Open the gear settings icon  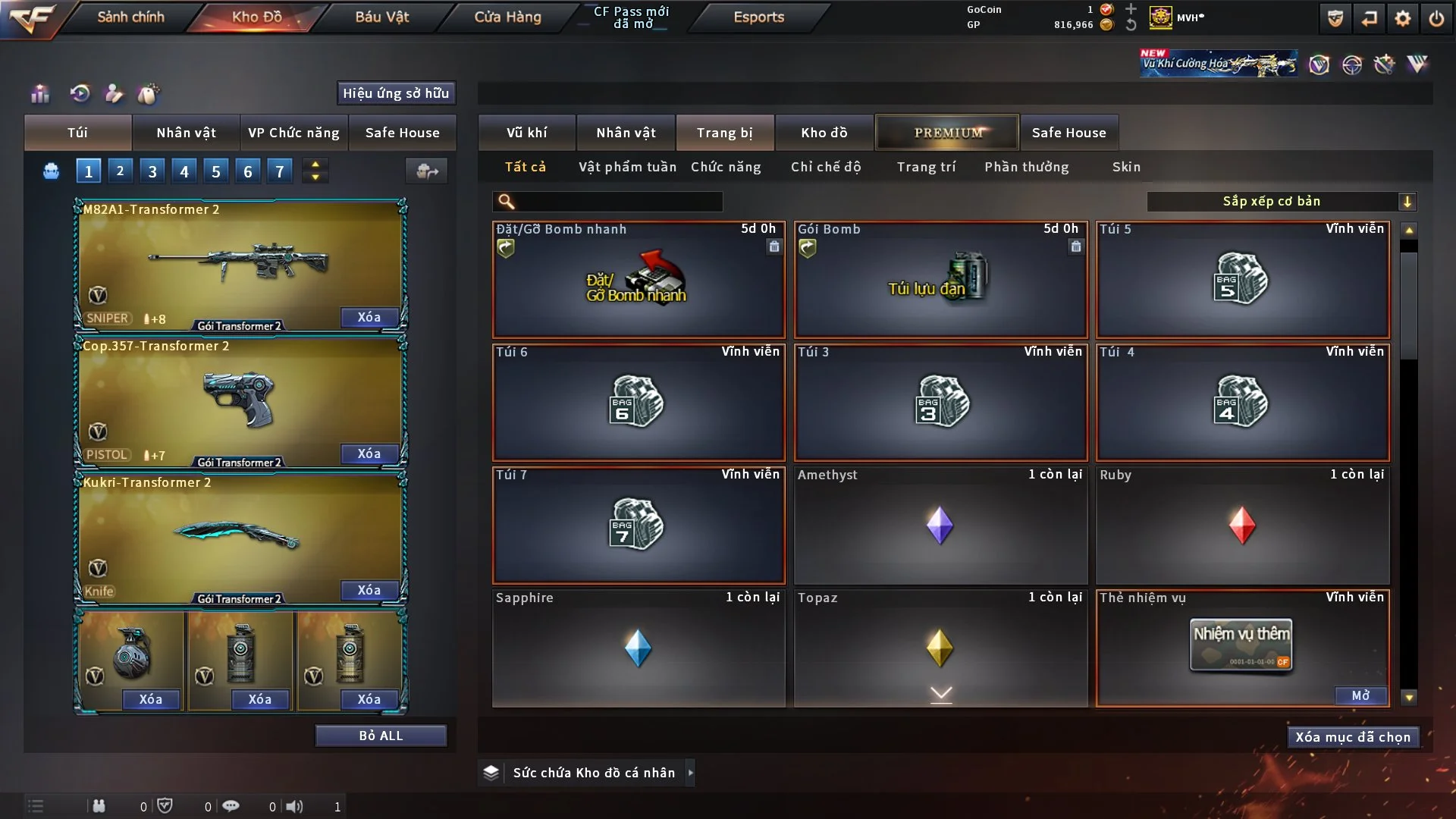tap(1402, 18)
